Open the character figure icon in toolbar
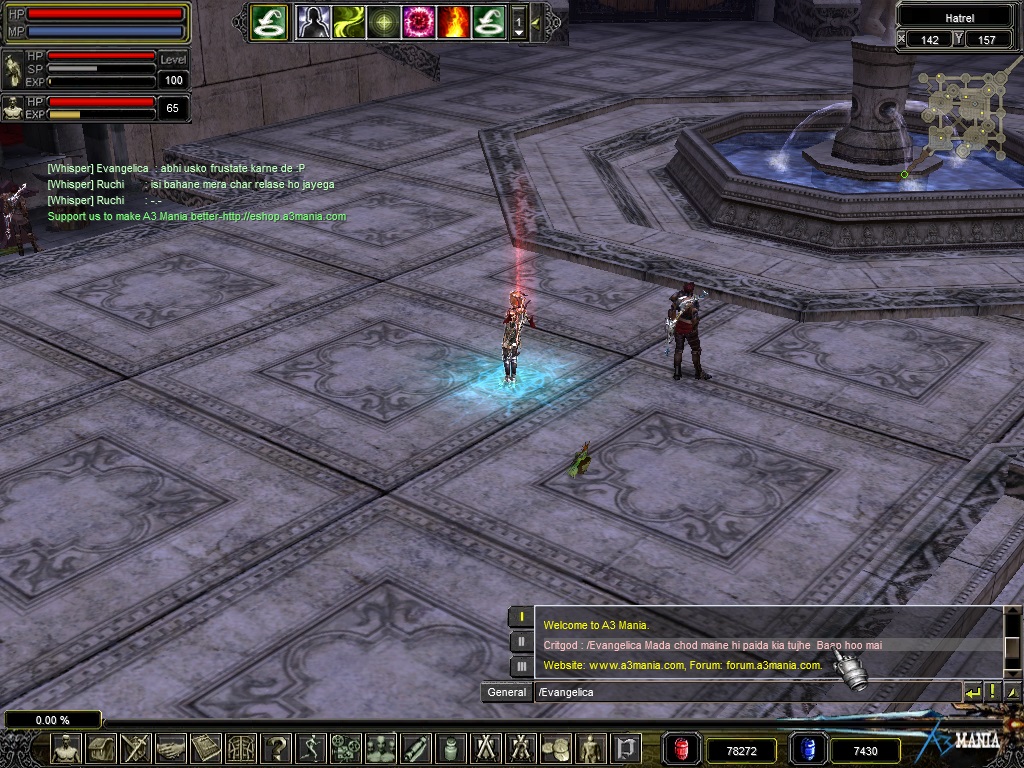 (66, 747)
